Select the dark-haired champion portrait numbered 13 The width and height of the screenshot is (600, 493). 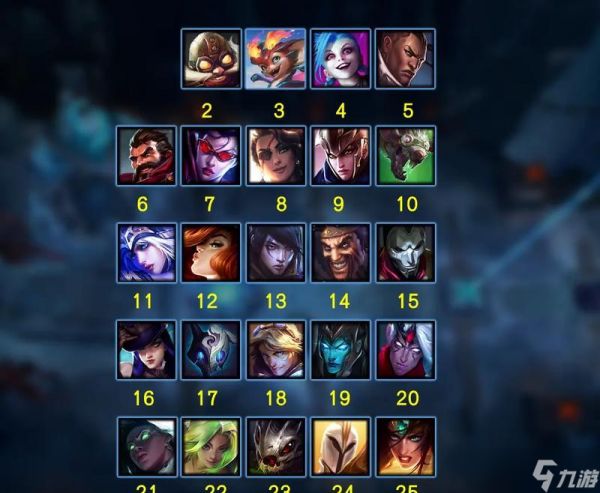pyautogui.click(x=275, y=253)
